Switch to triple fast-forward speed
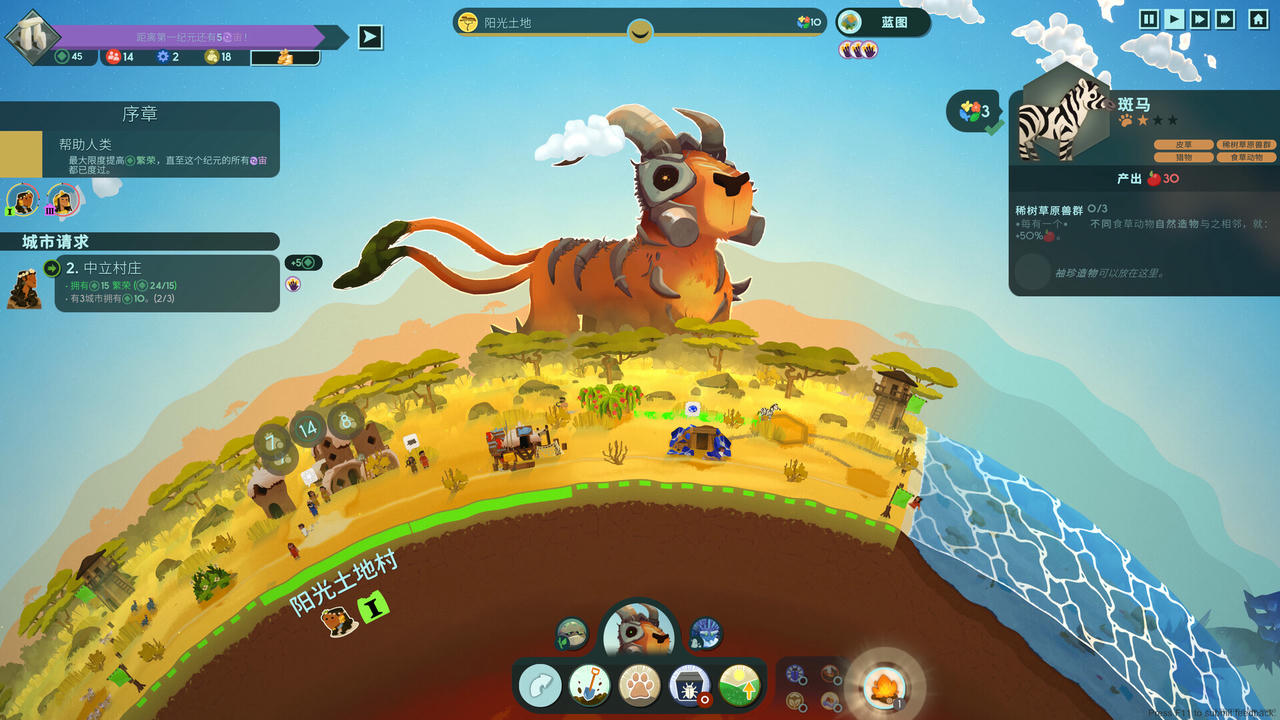The height and width of the screenshot is (720, 1280). point(1225,19)
